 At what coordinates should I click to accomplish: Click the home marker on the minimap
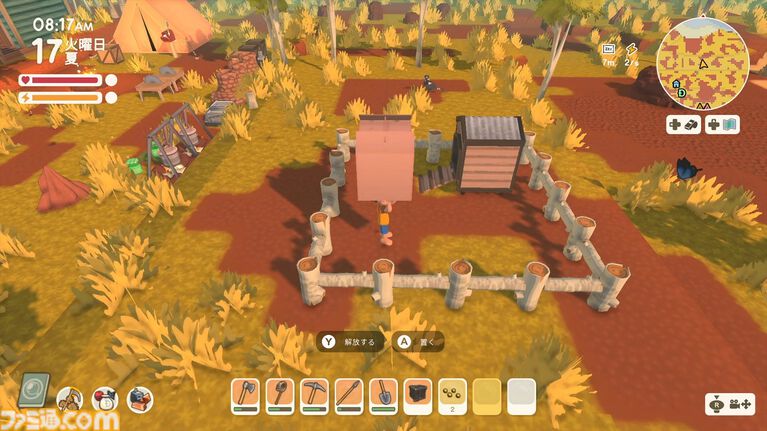pyautogui.click(x=677, y=84)
